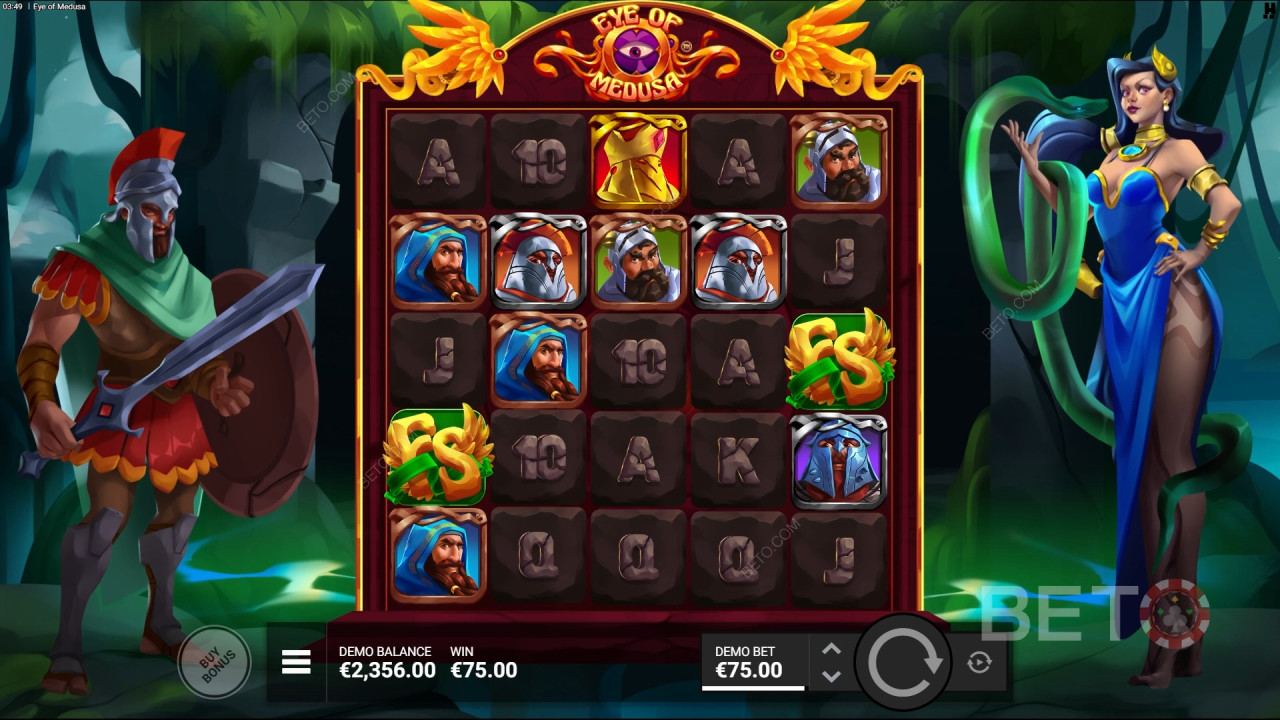
Task: Click the Demo Bet €75.00 field
Action: [752, 662]
